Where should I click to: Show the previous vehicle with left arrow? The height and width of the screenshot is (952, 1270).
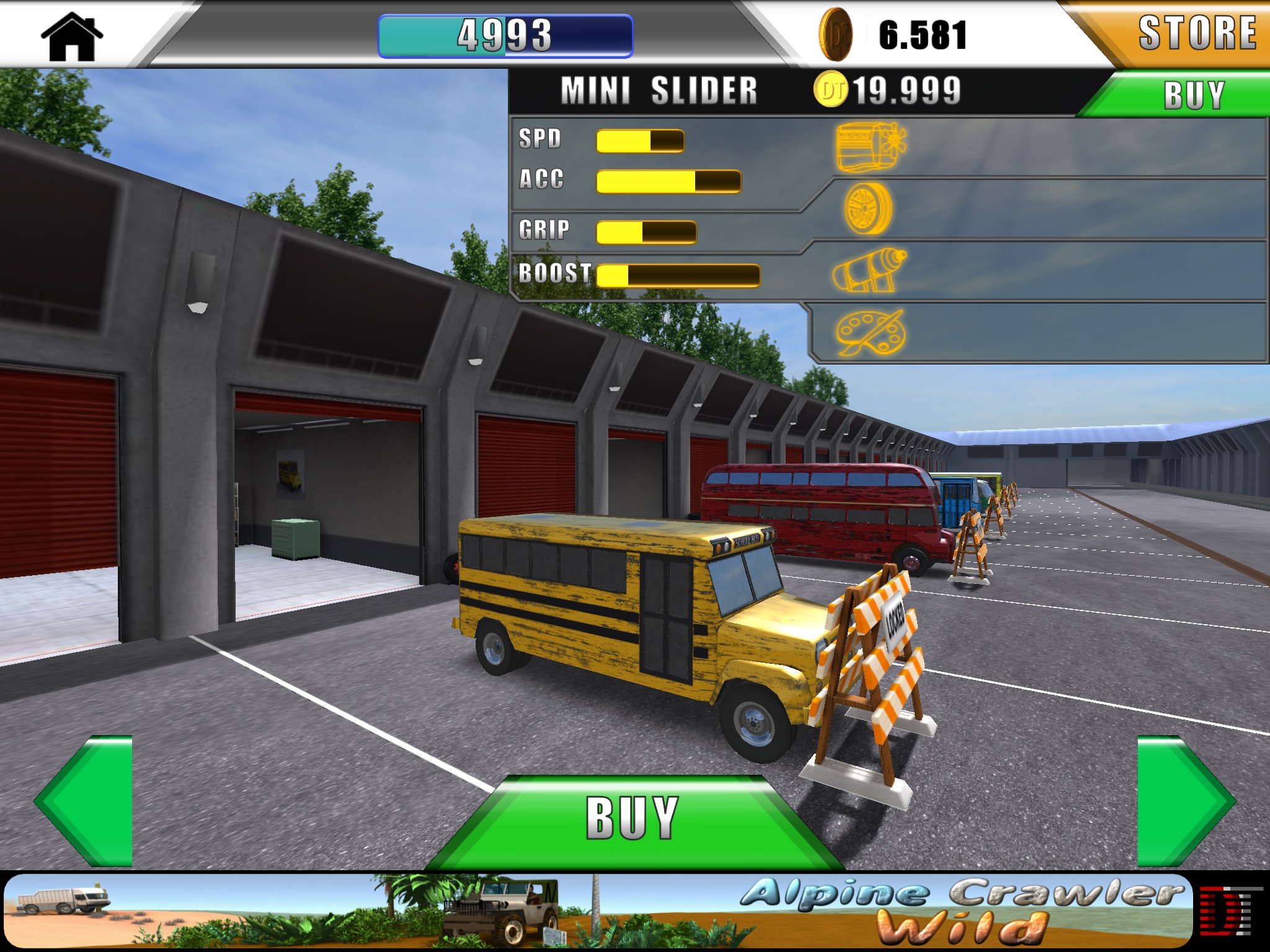pyautogui.click(x=85, y=801)
